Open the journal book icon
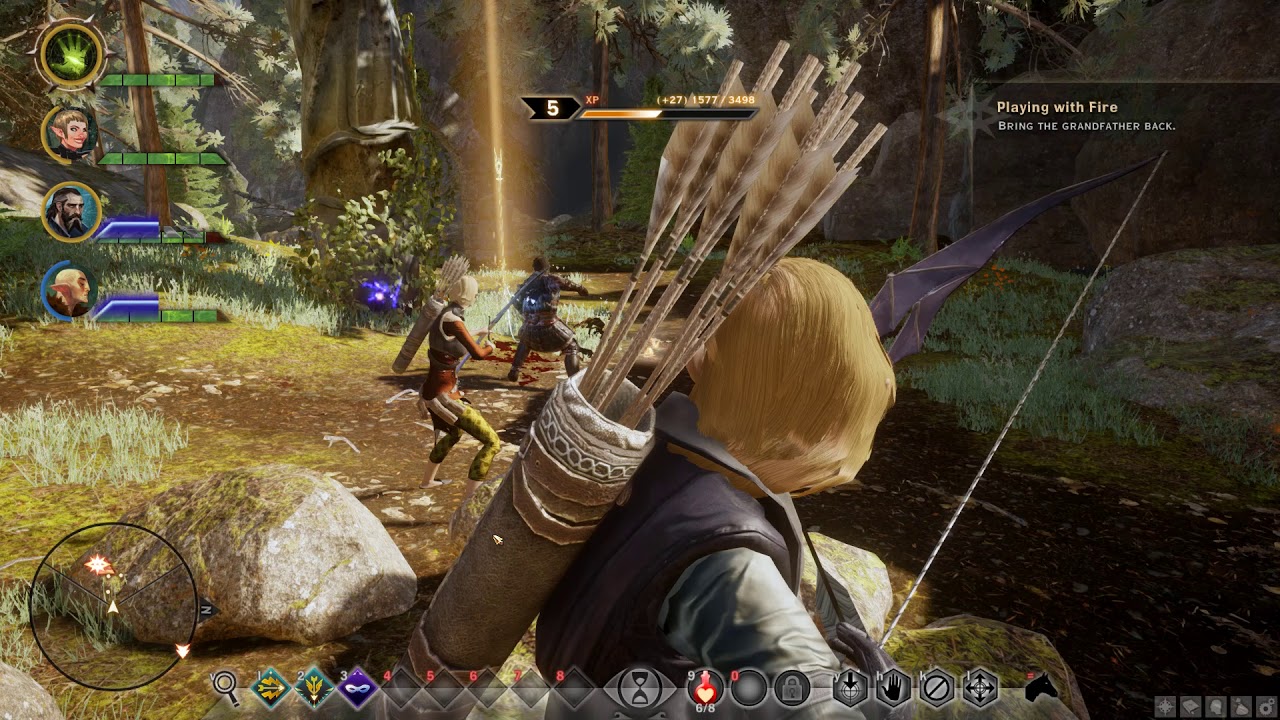This screenshot has height=720, width=1280. (x=1191, y=707)
